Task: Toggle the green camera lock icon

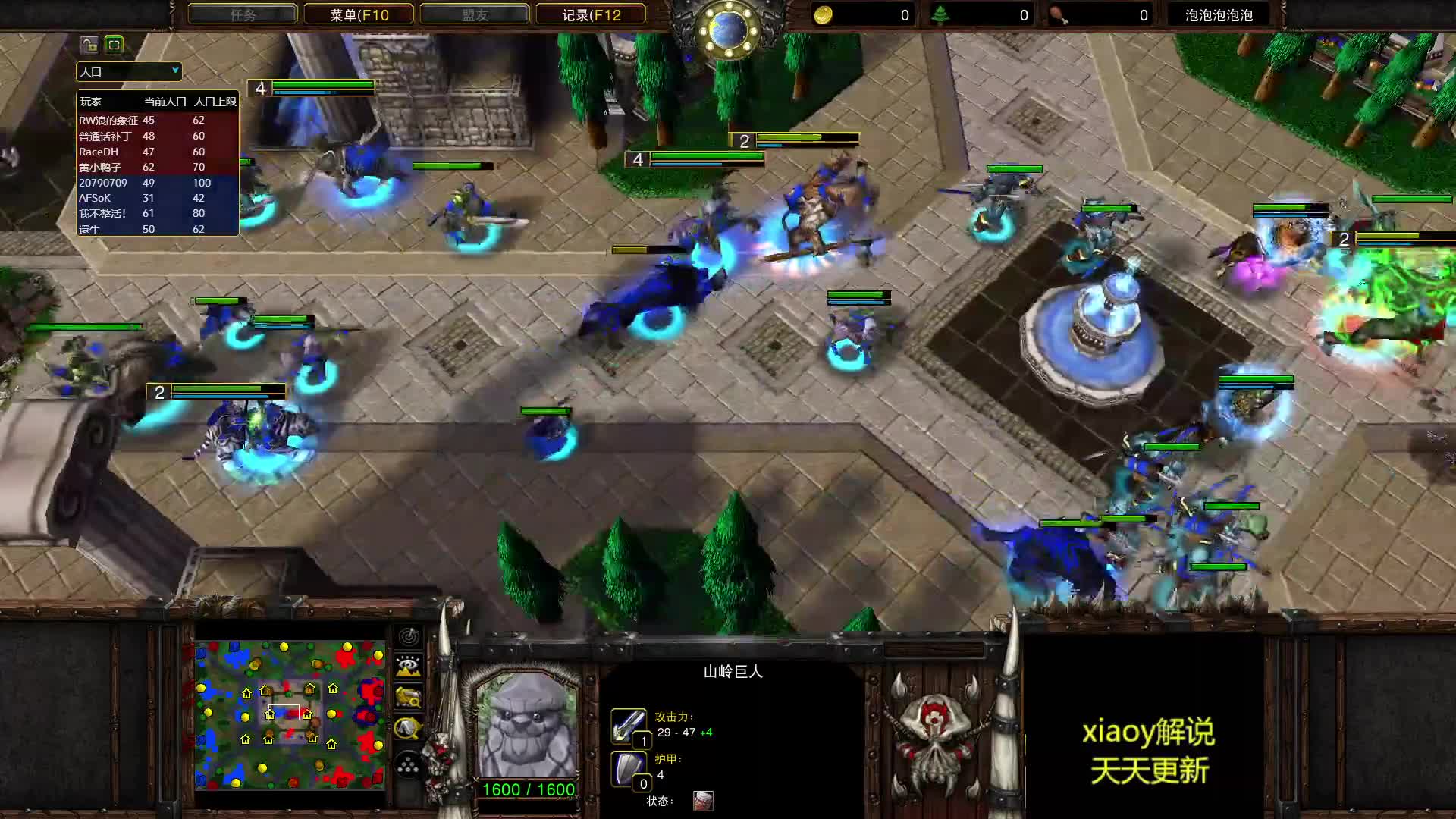Action: [x=113, y=45]
